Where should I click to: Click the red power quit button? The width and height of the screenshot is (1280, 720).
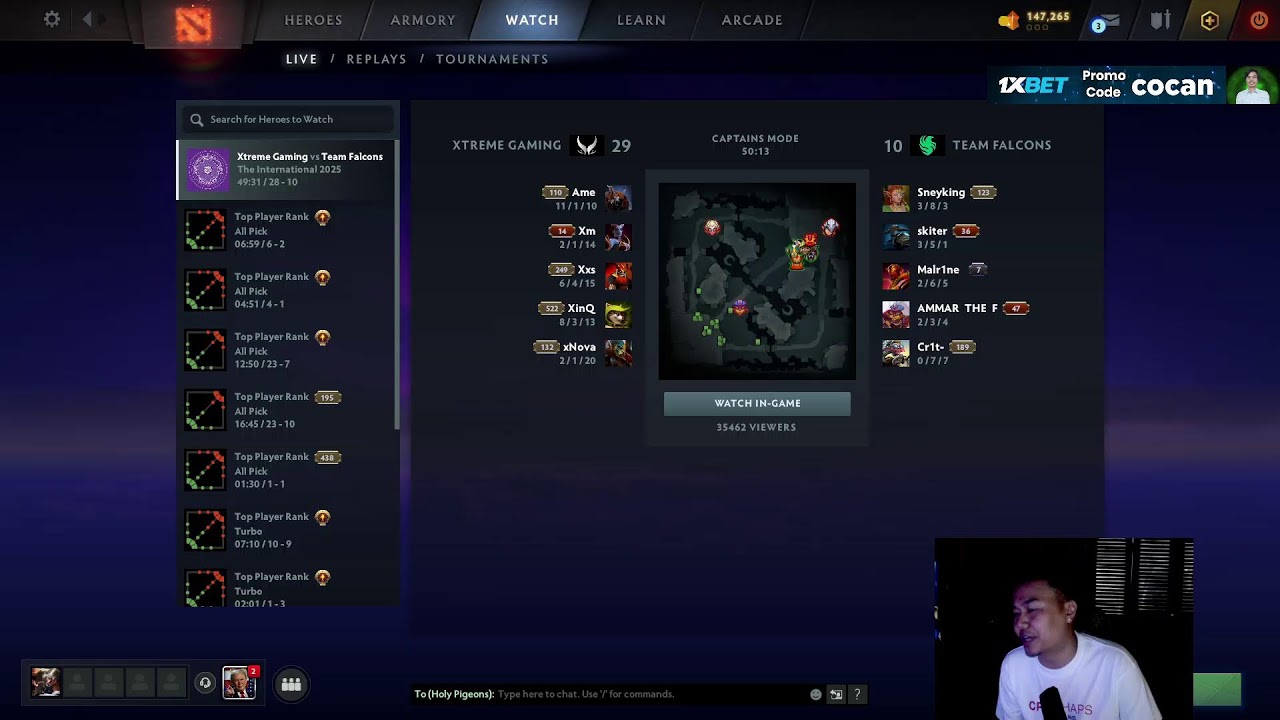pyautogui.click(x=1258, y=20)
